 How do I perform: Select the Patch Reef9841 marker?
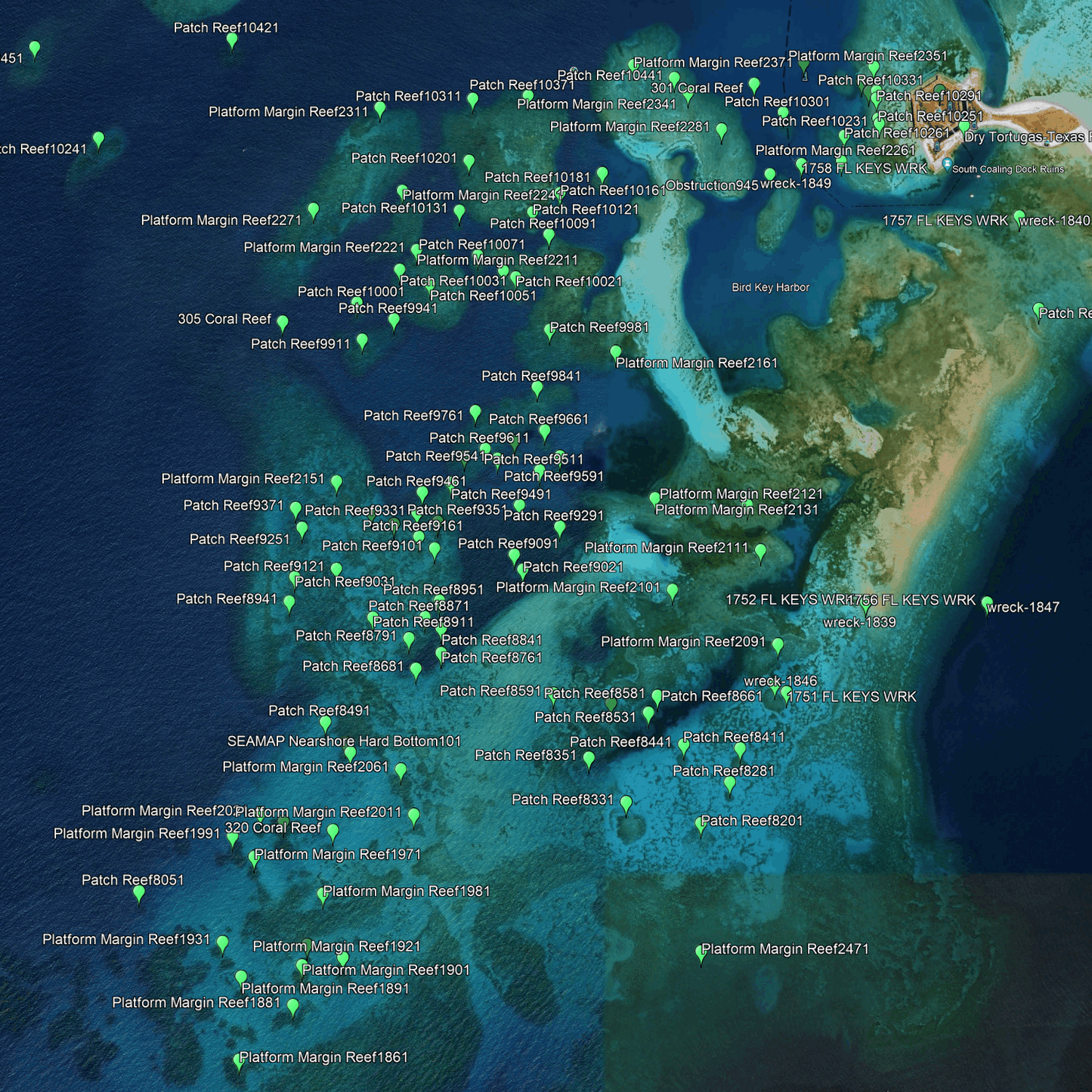point(537,390)
